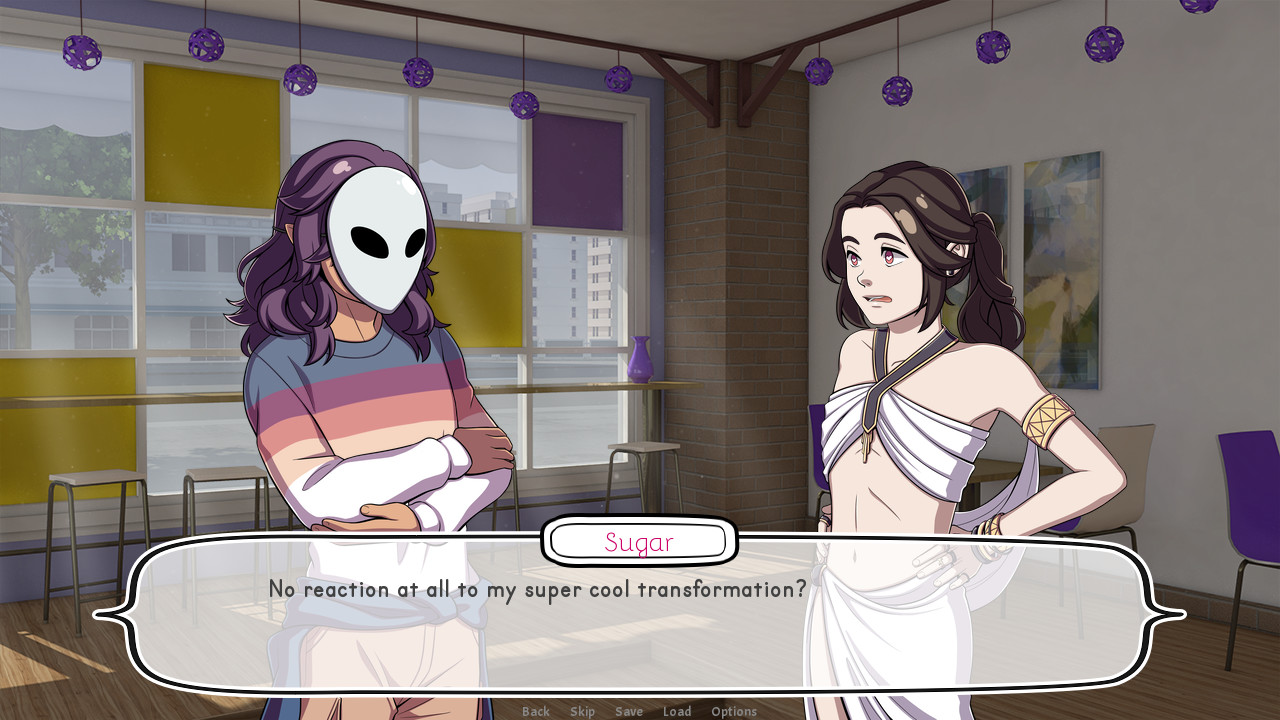Enable Skip mode from the quick menu

pos(581,711)
